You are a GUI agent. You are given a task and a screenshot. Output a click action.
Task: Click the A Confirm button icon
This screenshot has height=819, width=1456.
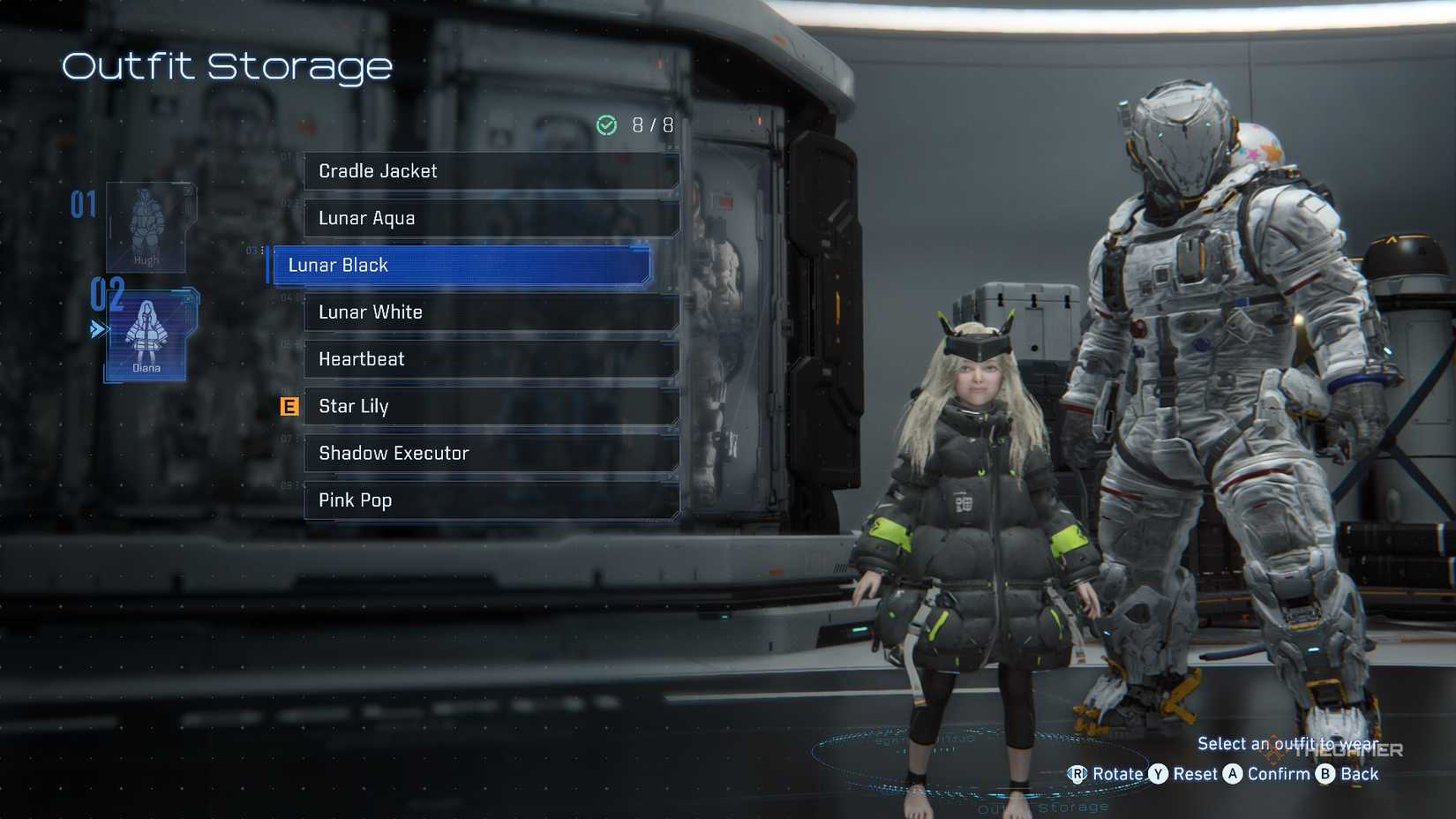point(1234,774)
